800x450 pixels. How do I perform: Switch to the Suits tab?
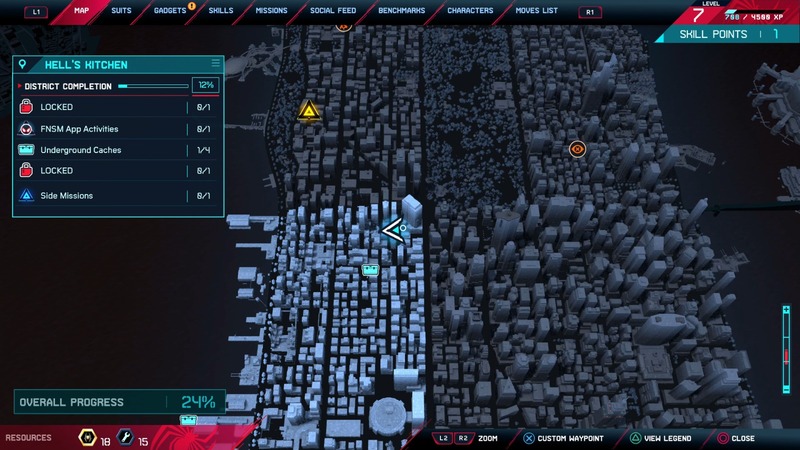point(121,11)
